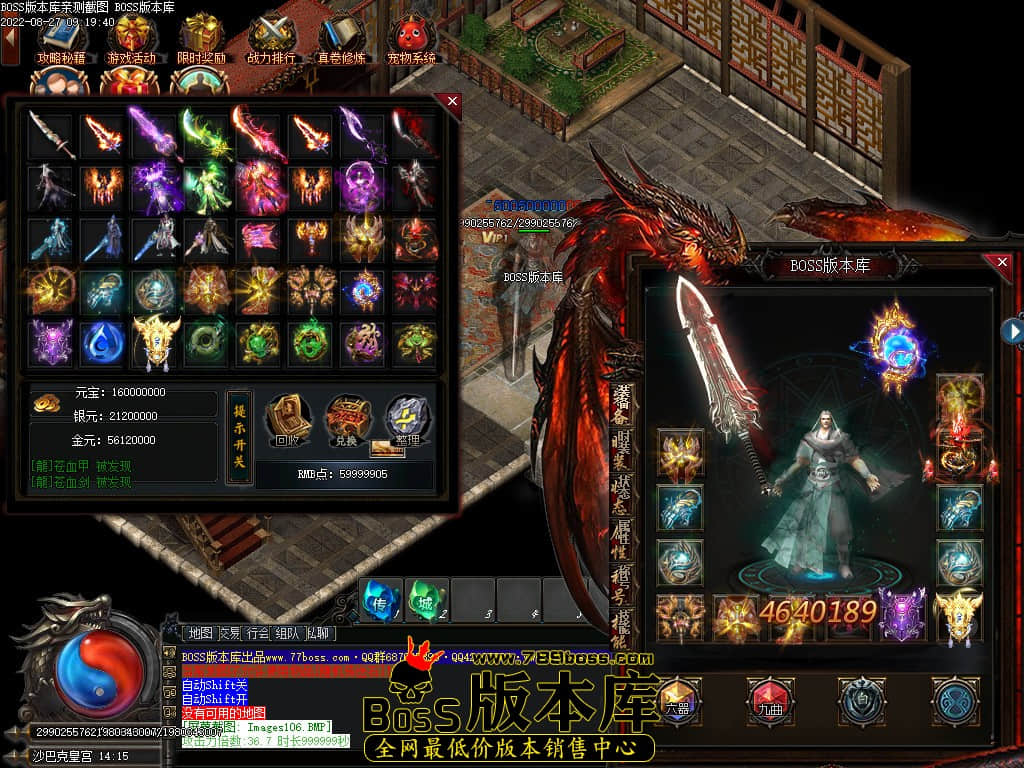
Task: Sort the bag with 整理 button
Action: pos(406,422)
